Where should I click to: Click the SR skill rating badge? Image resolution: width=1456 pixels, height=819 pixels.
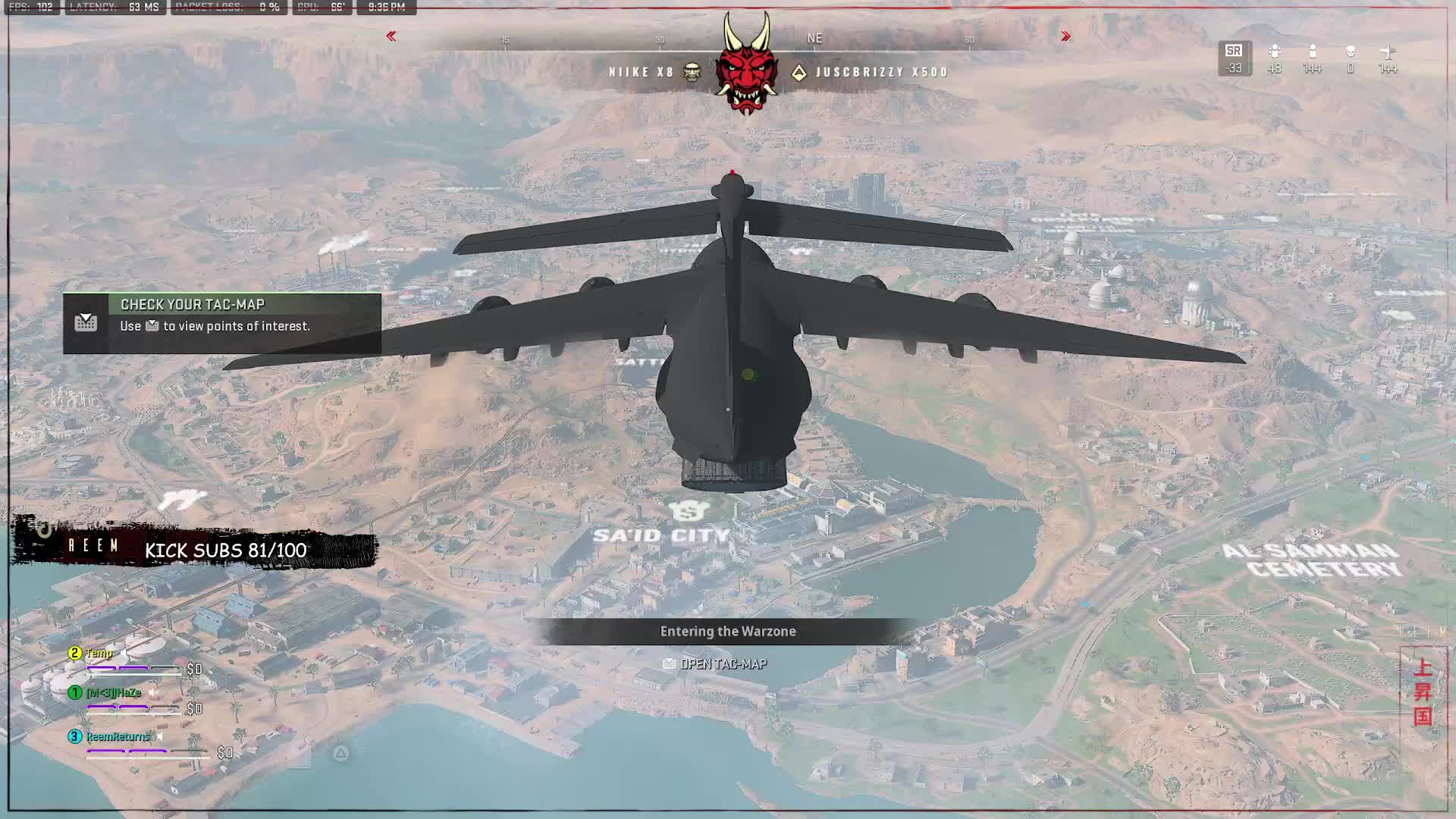coord(1234,58)
